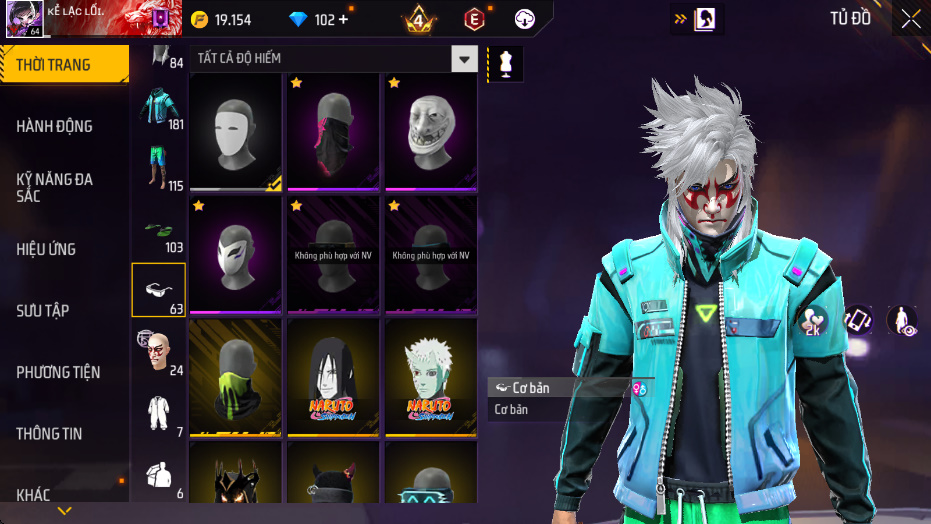Open the green shoes subcategory
The width and height of the screenshot is (931, 524).
tap(159, 230)
